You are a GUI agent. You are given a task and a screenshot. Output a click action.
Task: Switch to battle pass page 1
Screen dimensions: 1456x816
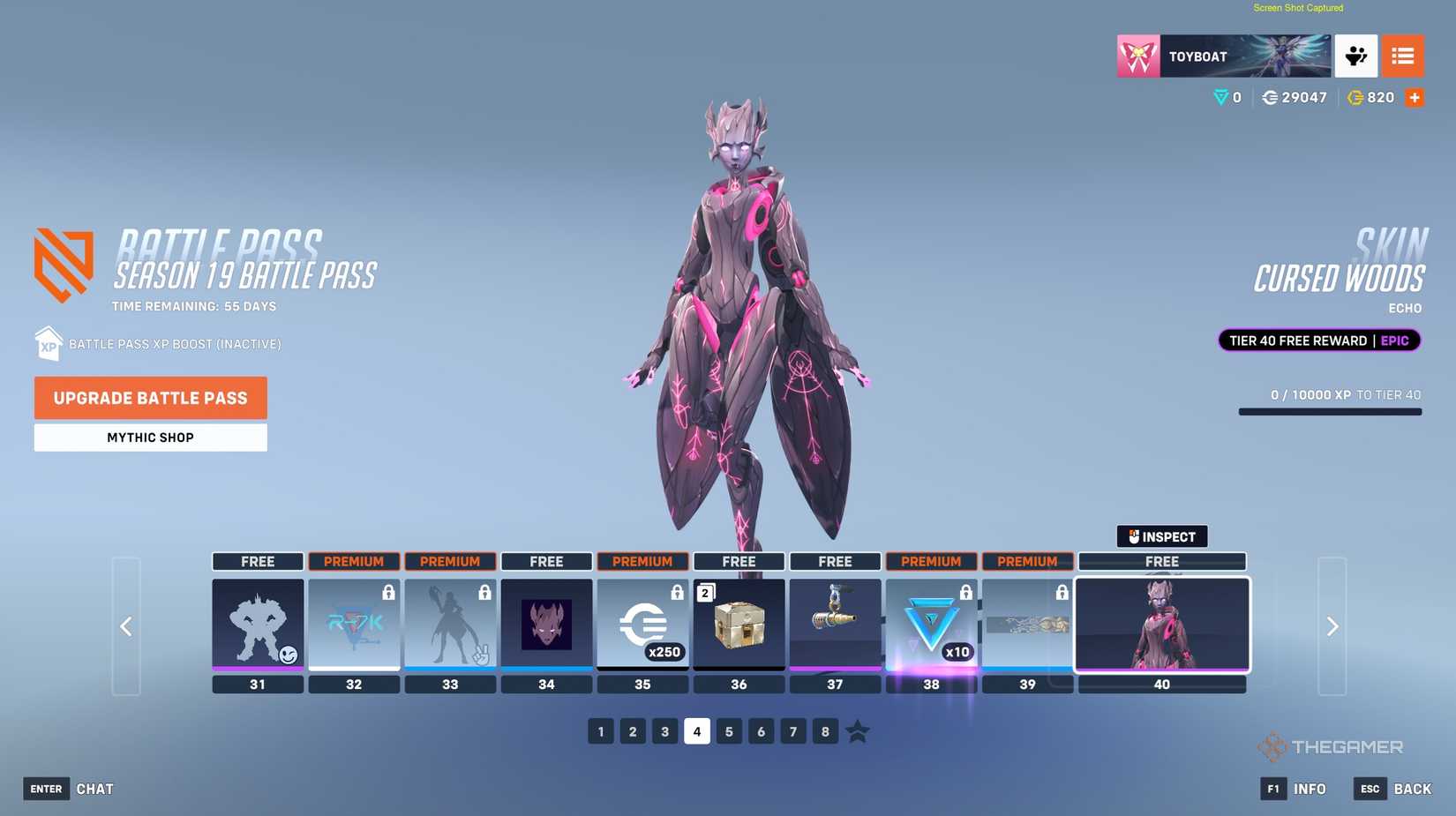(x=601, y=730)
